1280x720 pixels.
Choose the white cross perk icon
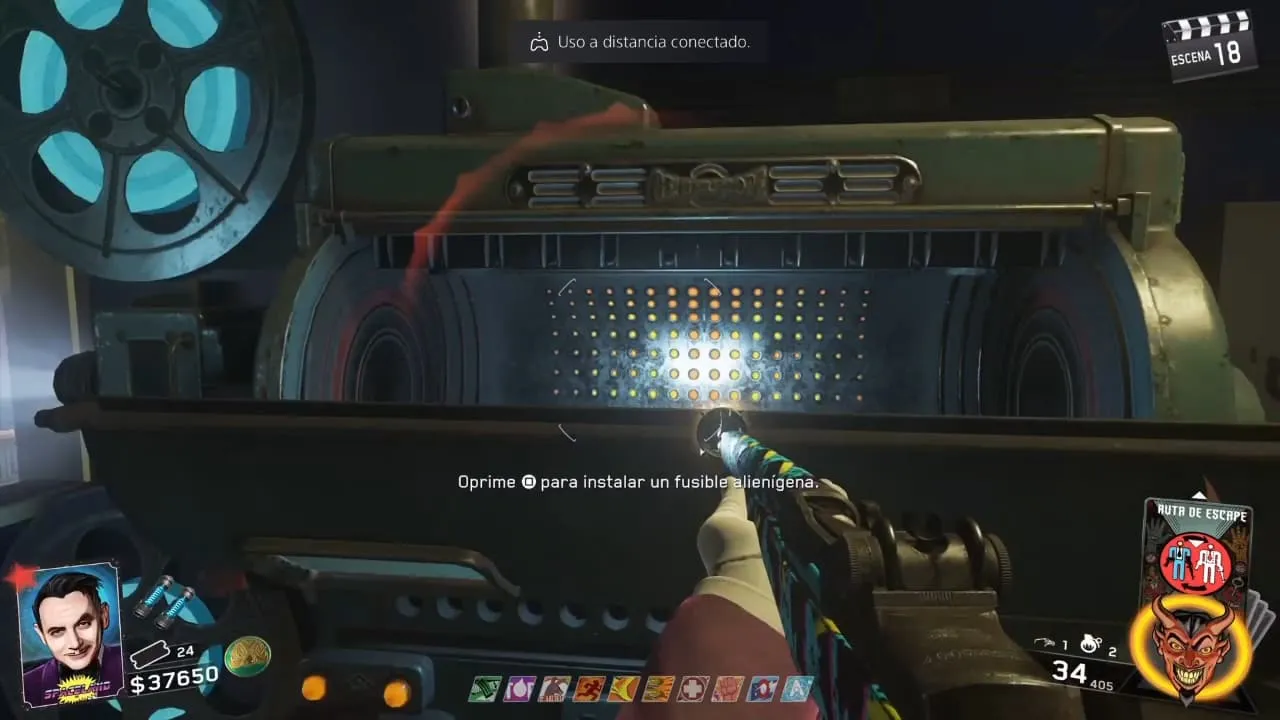click(x=692, y=688)
